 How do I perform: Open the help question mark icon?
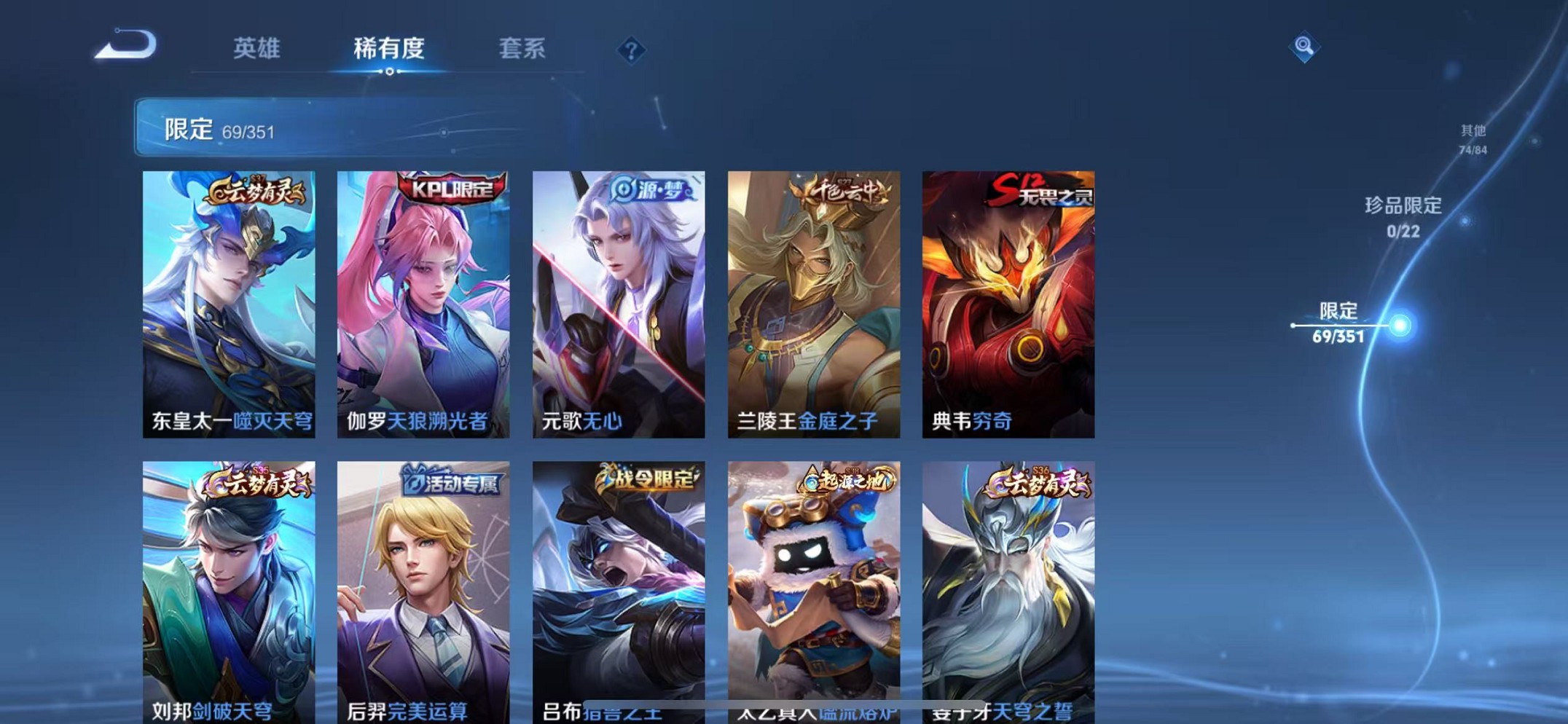[x=632, y=48]
